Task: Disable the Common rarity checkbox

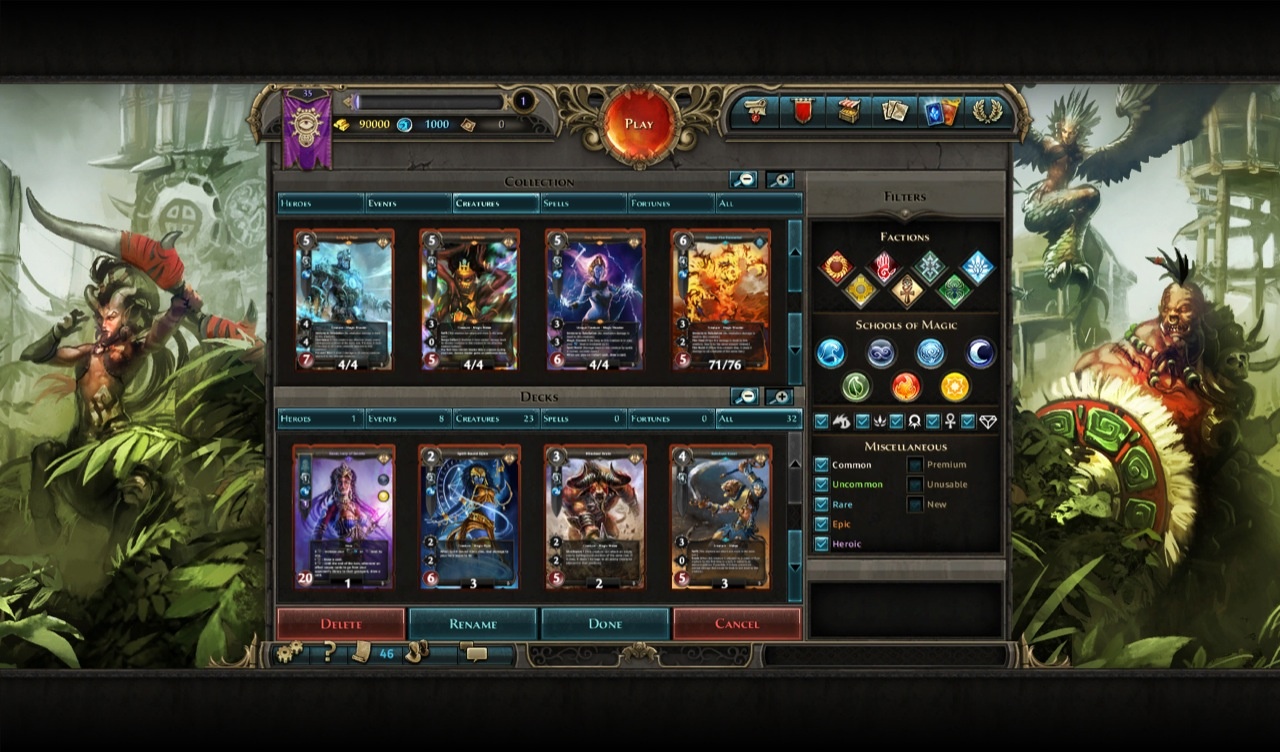Action: coord(822,464)
